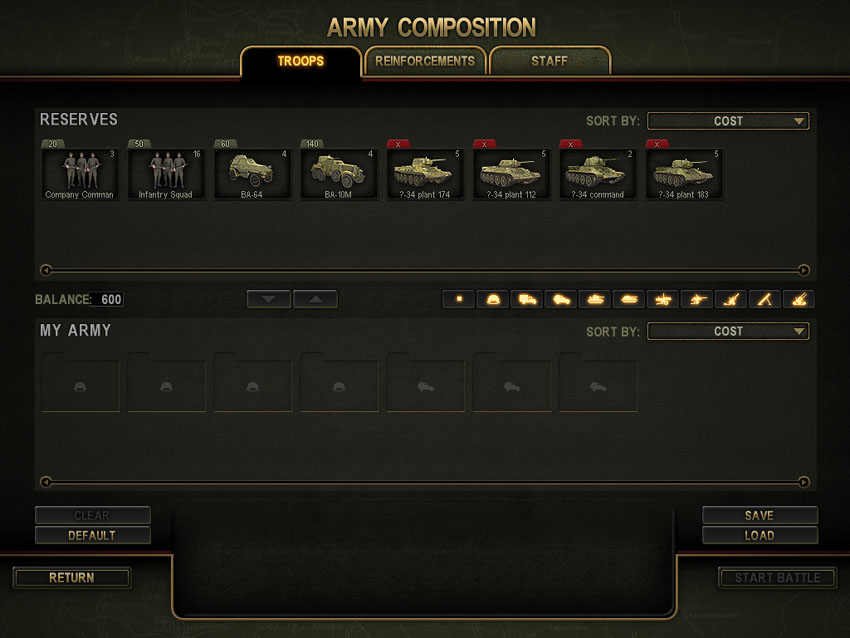Select the BA-10M armored car card
Screen dimensions: 850x638
pos(338,173)
